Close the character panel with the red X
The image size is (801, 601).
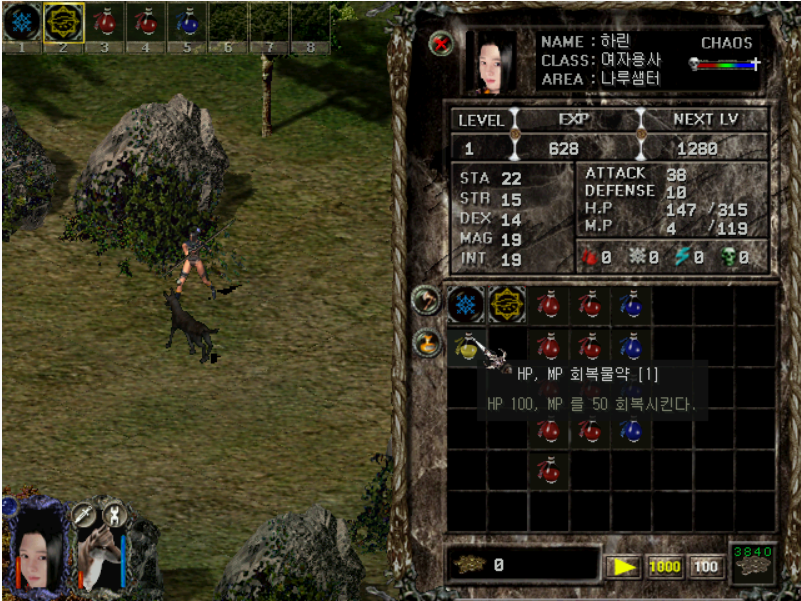click(x=440, y=44)
